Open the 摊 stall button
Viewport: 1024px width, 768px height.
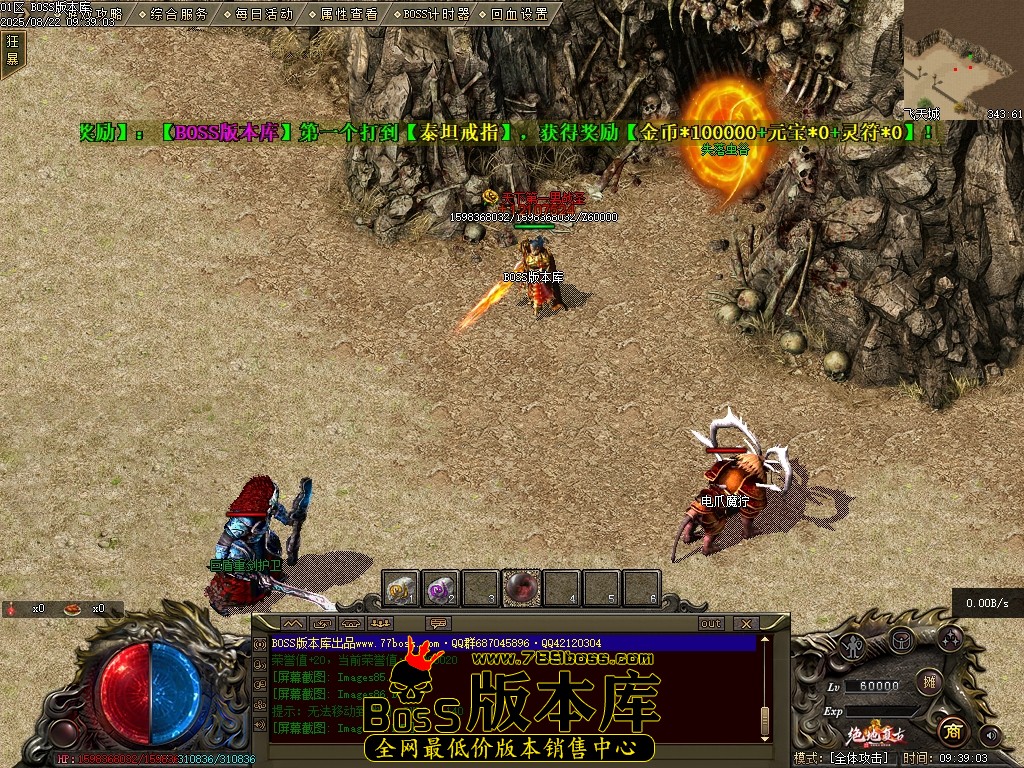[x=929, y=681]
